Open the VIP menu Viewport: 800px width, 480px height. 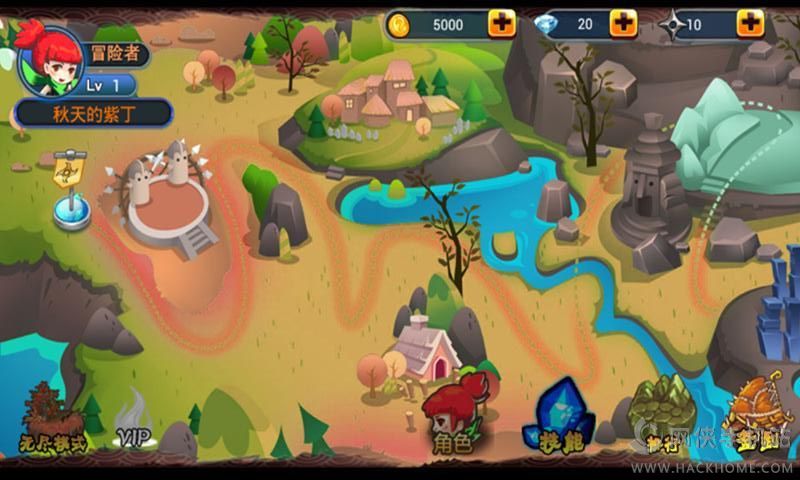pyautogui.click(x=133, y=422)
